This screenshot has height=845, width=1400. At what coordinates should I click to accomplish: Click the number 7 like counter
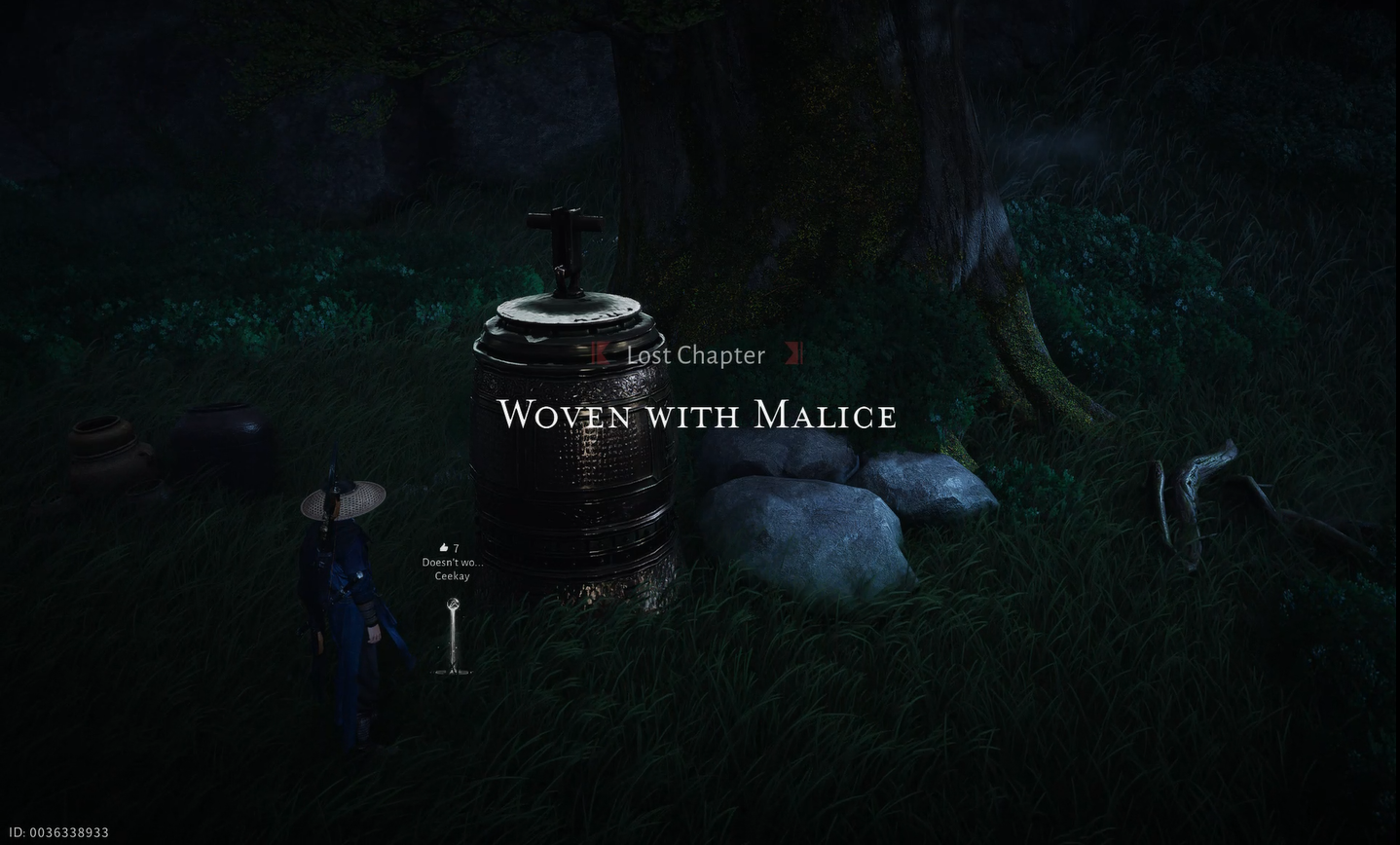[x=456, y=547]
